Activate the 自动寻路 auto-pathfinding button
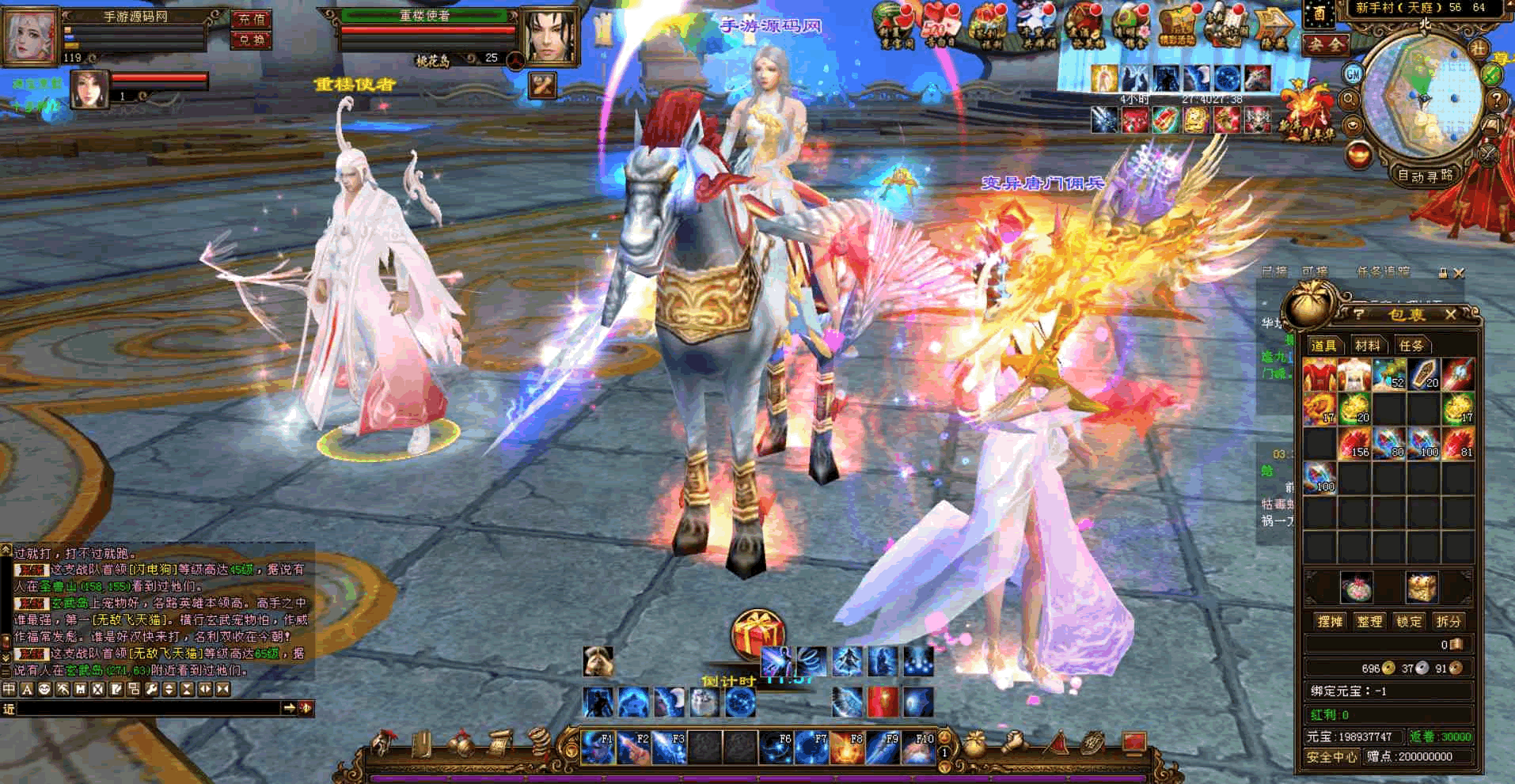 [x=1425, y=176]
